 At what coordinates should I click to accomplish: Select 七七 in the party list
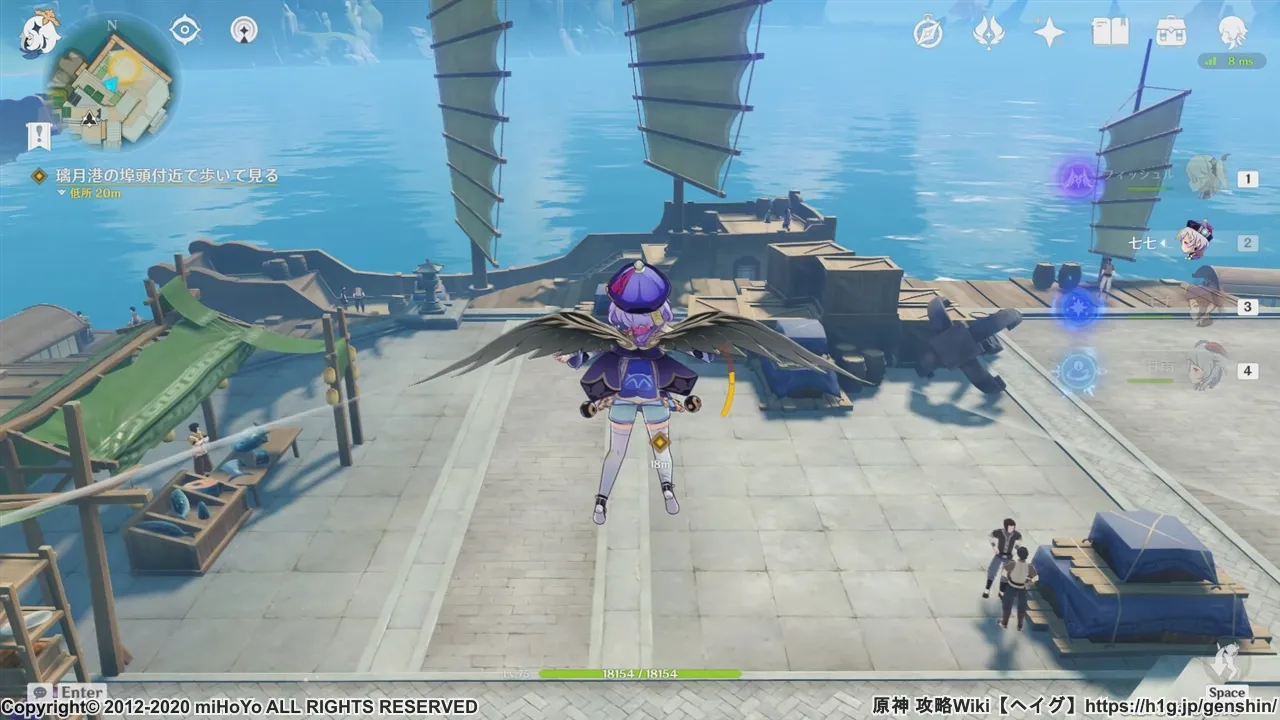1196,241
